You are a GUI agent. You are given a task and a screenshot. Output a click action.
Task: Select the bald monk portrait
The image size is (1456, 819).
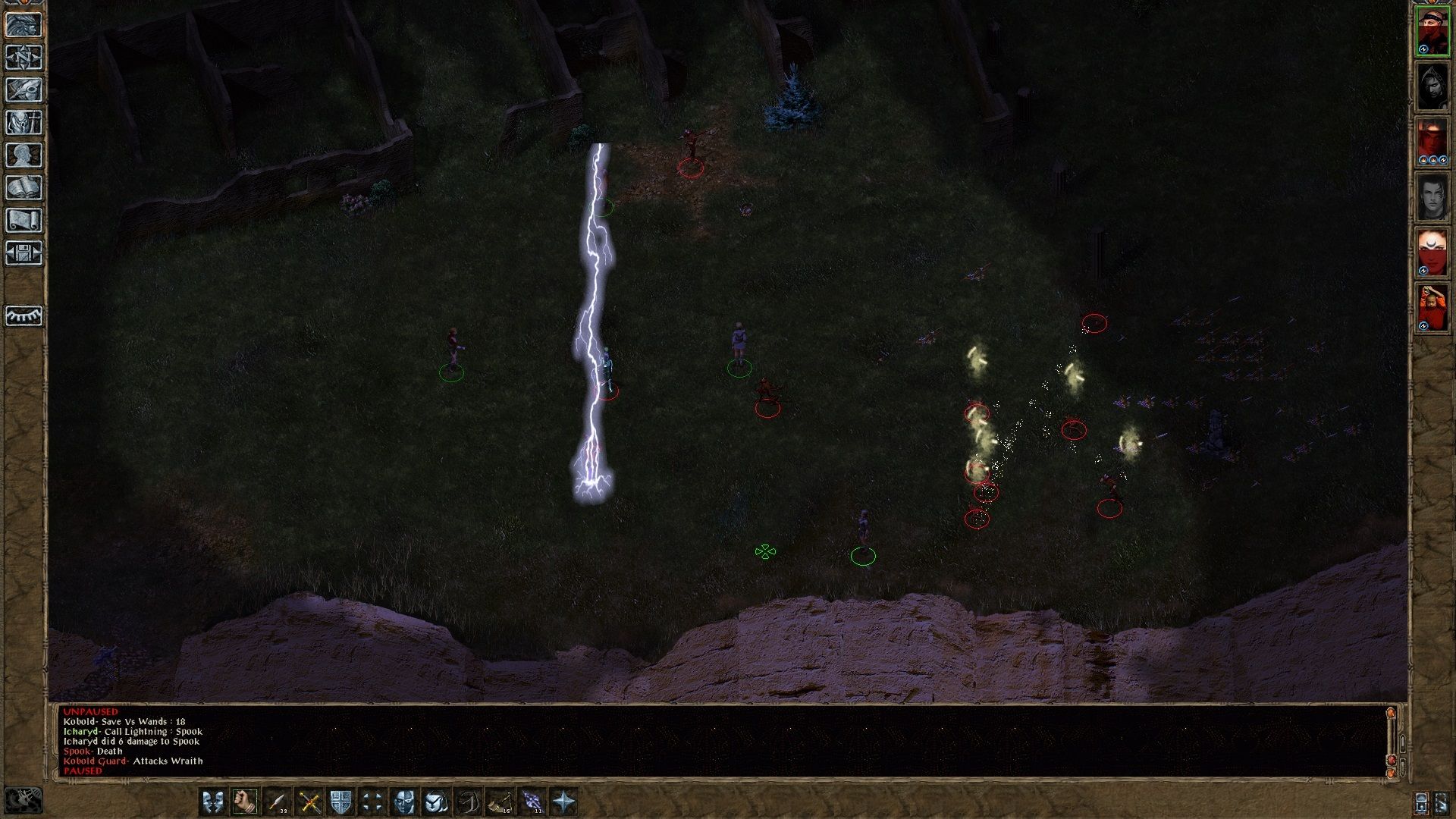click(x=1432, y=309)
